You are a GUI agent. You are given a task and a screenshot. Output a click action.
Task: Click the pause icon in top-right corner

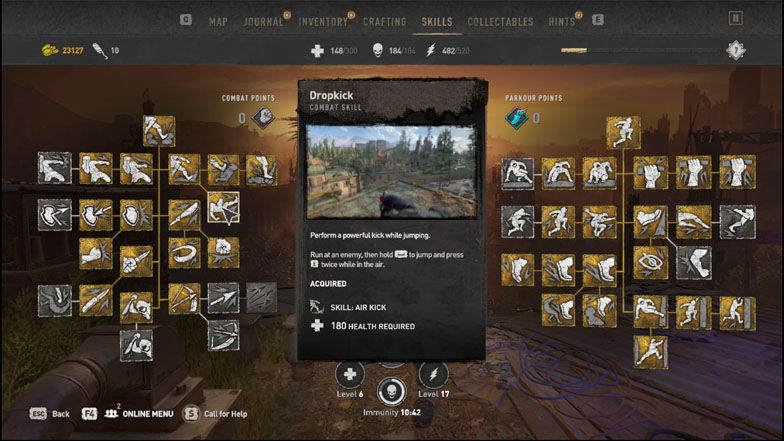pyautogui.click(x=736, y=18)
